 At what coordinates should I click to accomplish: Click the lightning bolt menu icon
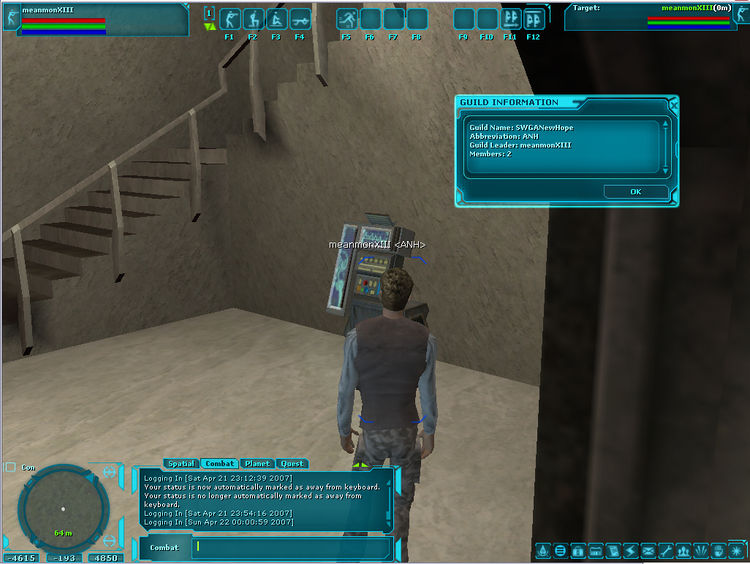(x=630, y=551)
